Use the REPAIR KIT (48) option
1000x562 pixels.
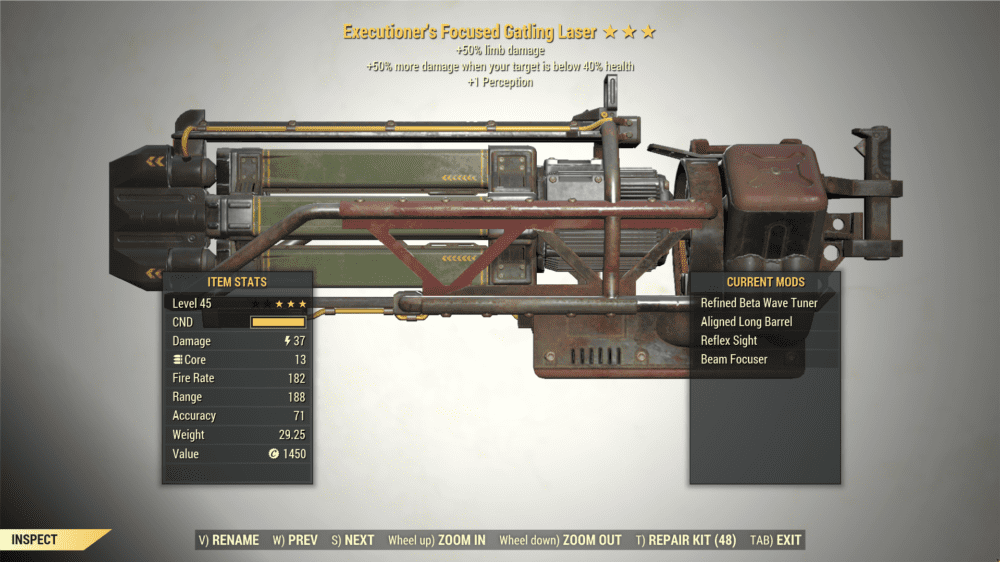(x=686, y=540)
